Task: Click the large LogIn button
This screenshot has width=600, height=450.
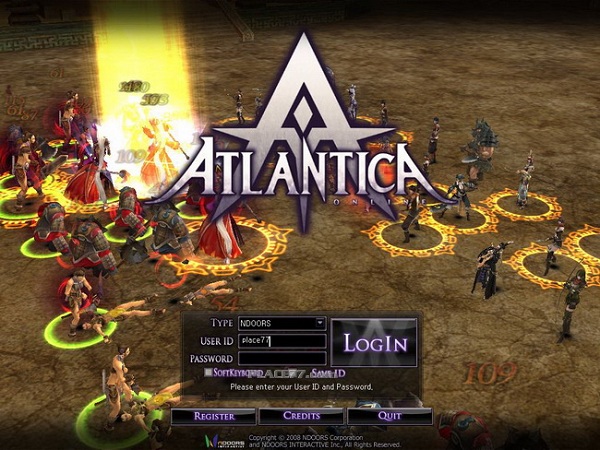Action: pos(375,343)
